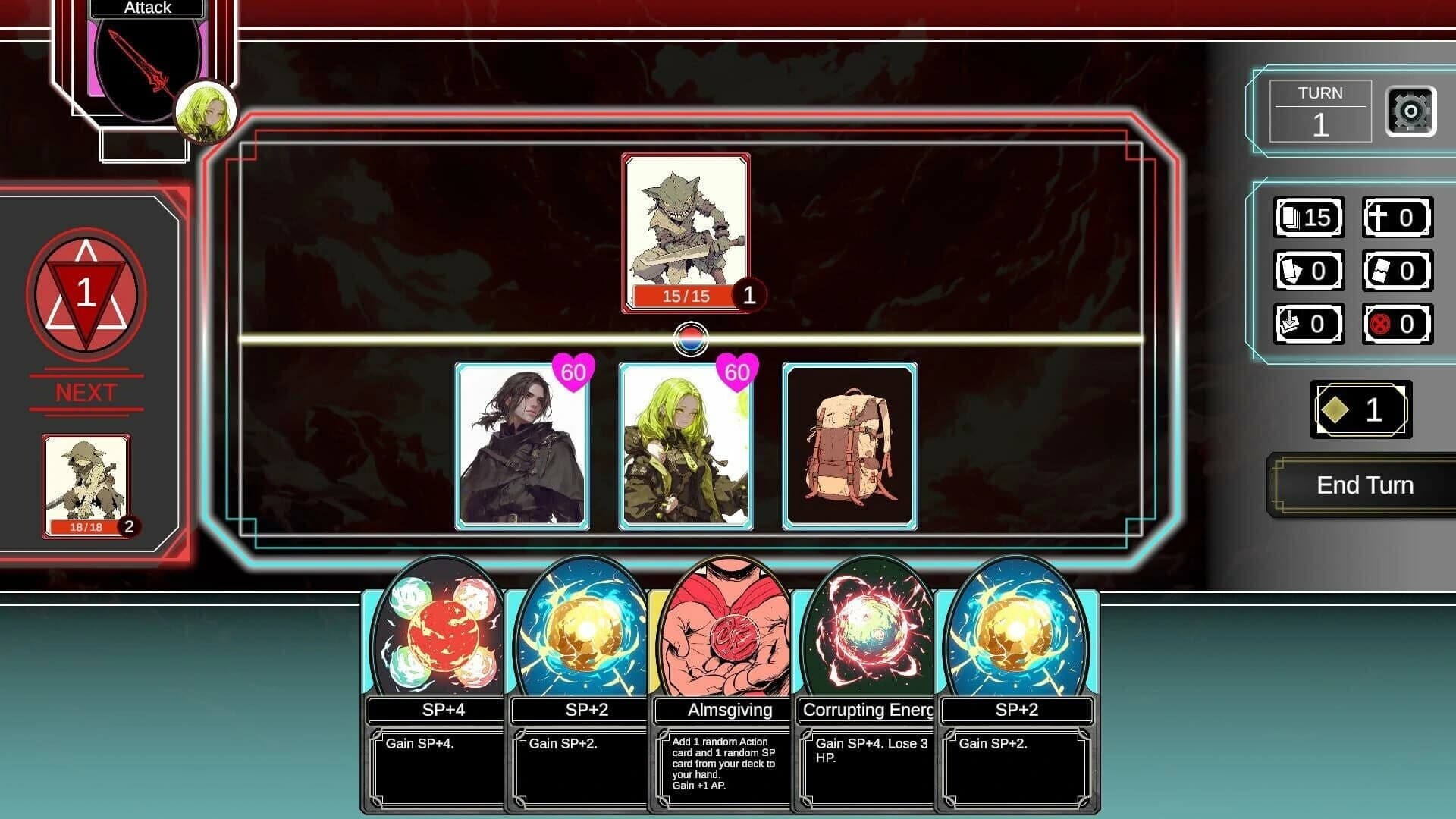Screen dimensions: 1456x819
Task: Click the discard pile arrow icon
Action: click(1307, 324)
